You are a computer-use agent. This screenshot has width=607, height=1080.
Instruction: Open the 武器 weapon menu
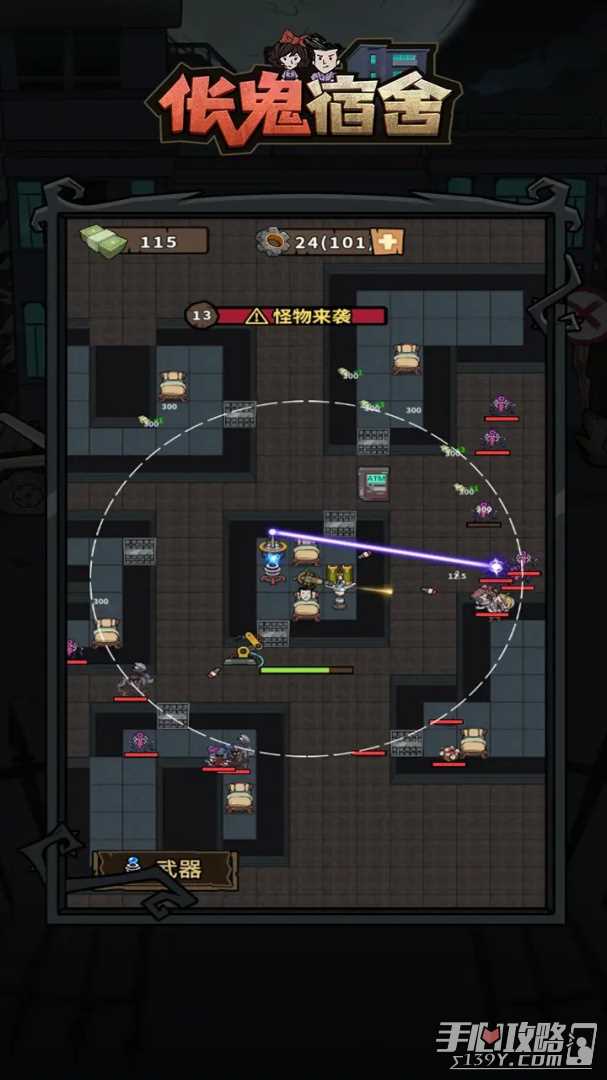click(164, 869)
